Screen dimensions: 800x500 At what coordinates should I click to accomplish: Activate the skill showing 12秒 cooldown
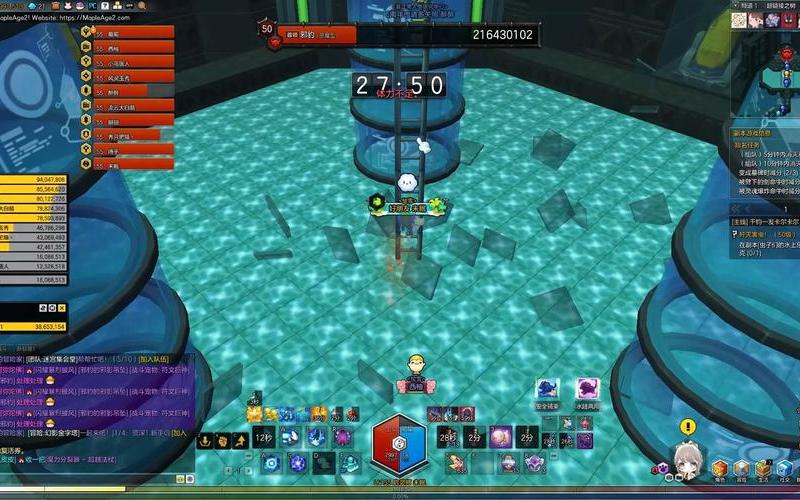pyautogui.click(x=263, y=438)
